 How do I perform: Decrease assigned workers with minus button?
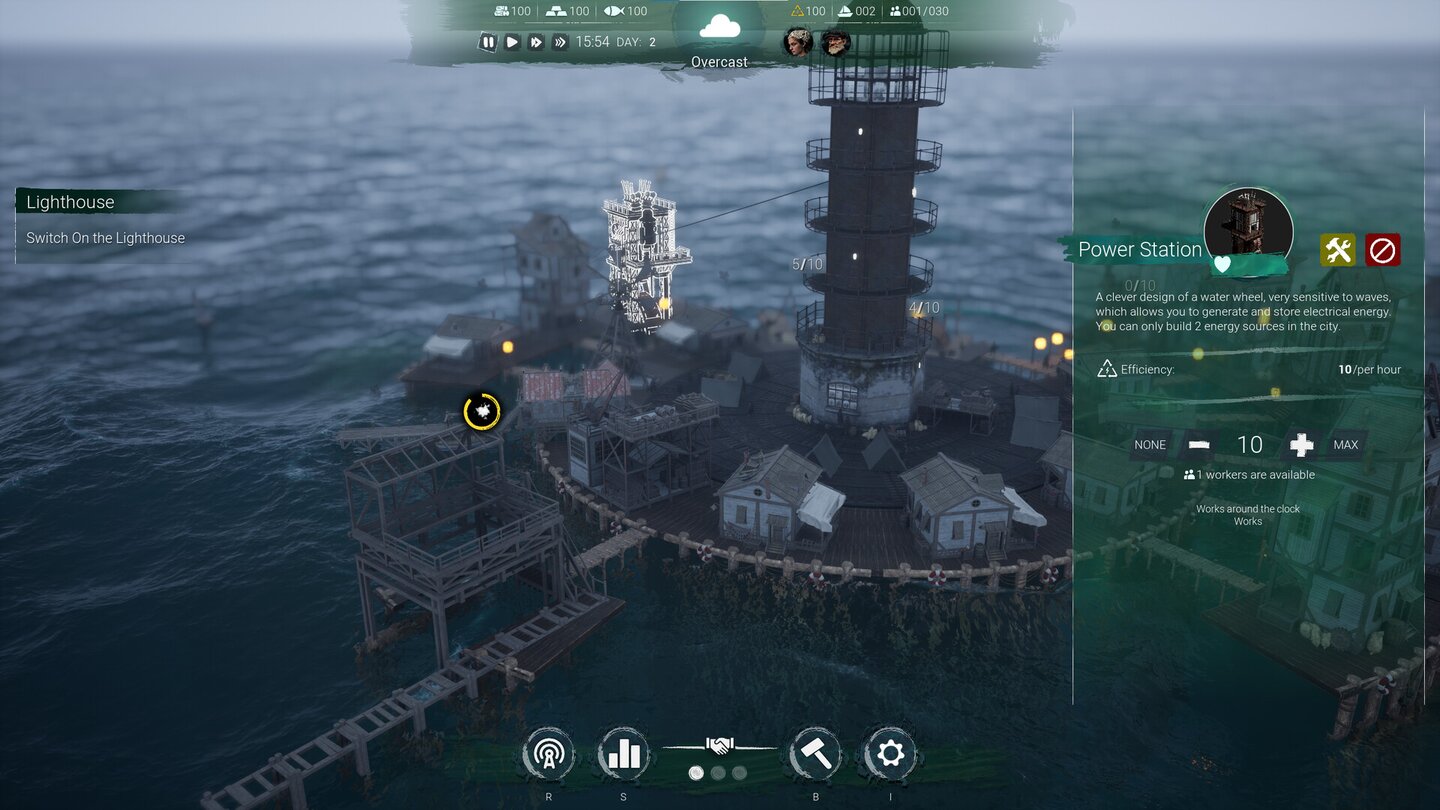pyautogui.click(x=1198, y=445)
